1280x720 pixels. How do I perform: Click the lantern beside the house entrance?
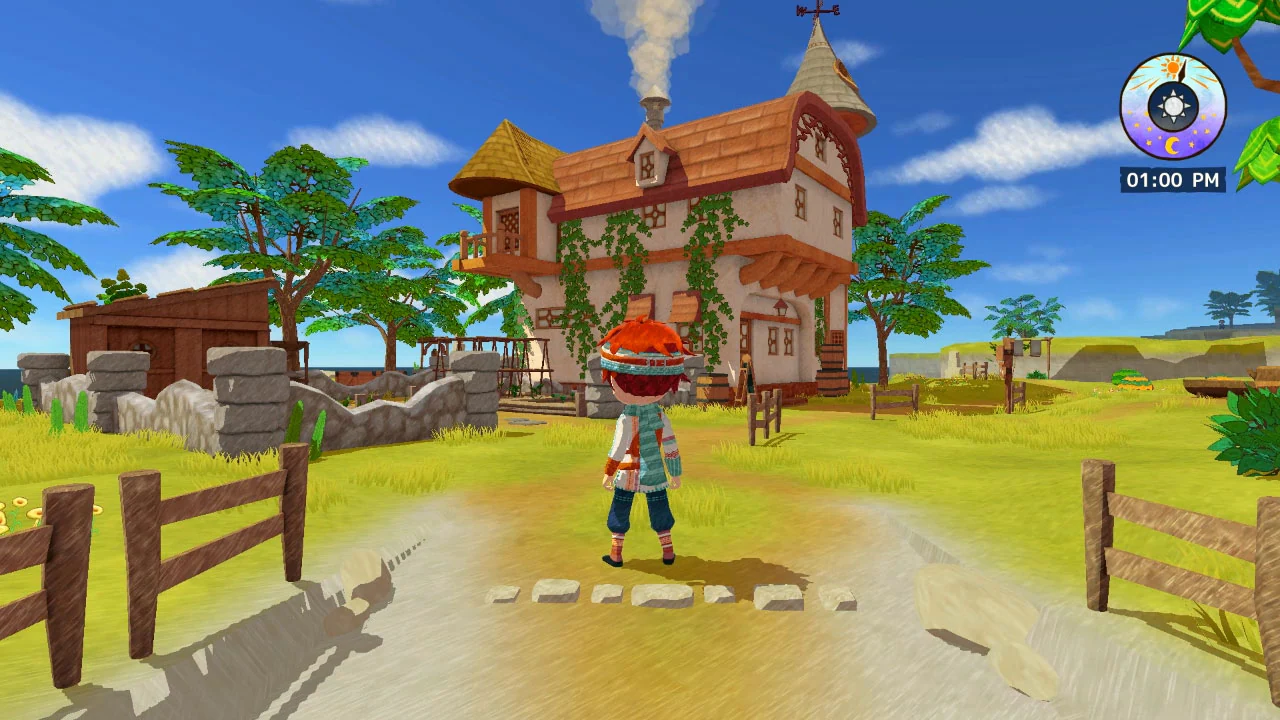[780, 306]
